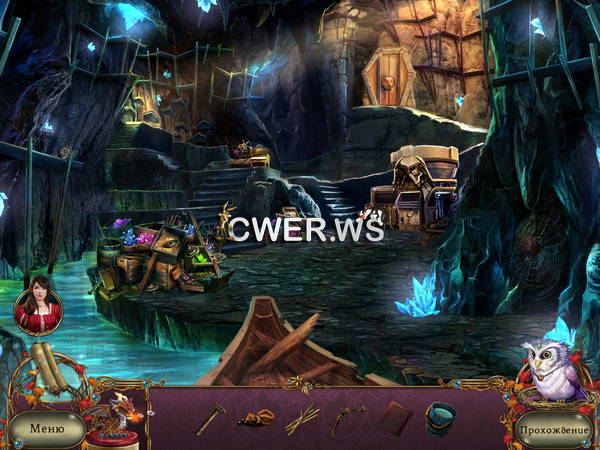Click the red-dressed woman character portrait
The width and height of the screenshot is (600, 450).
(x=38, y=303)
